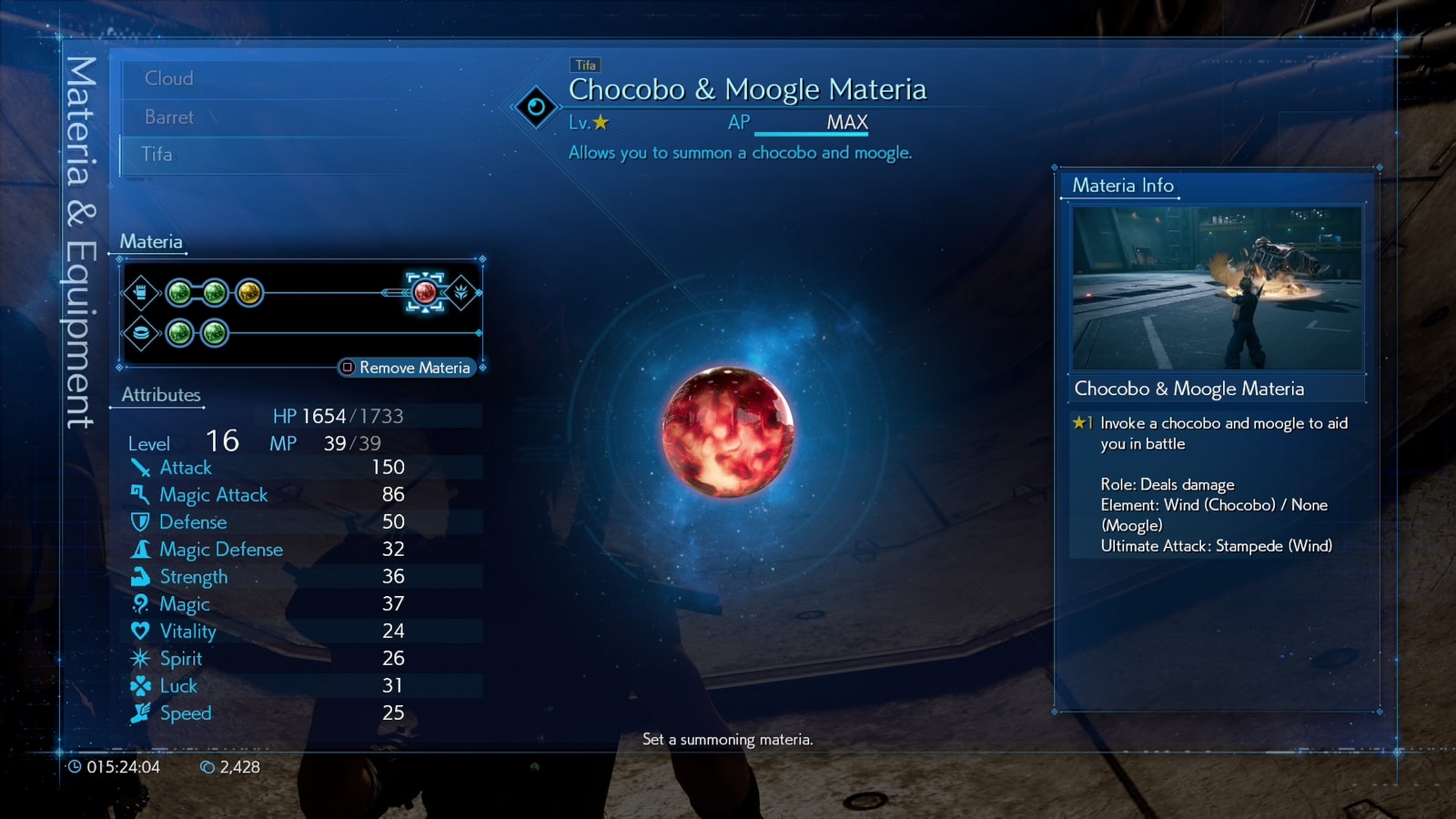Select the weapon gauntlet slot icon
This screenshot has height=819, width=1456.
pos(141,293)
